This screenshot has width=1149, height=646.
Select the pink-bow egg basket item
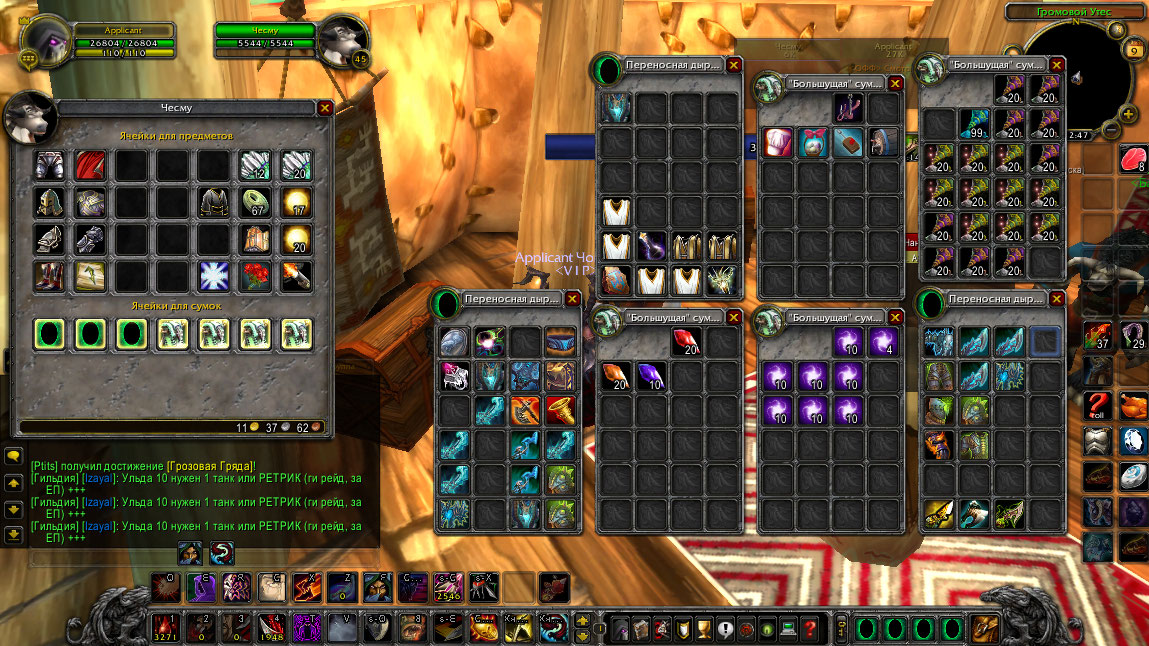(x=814, y=142)
